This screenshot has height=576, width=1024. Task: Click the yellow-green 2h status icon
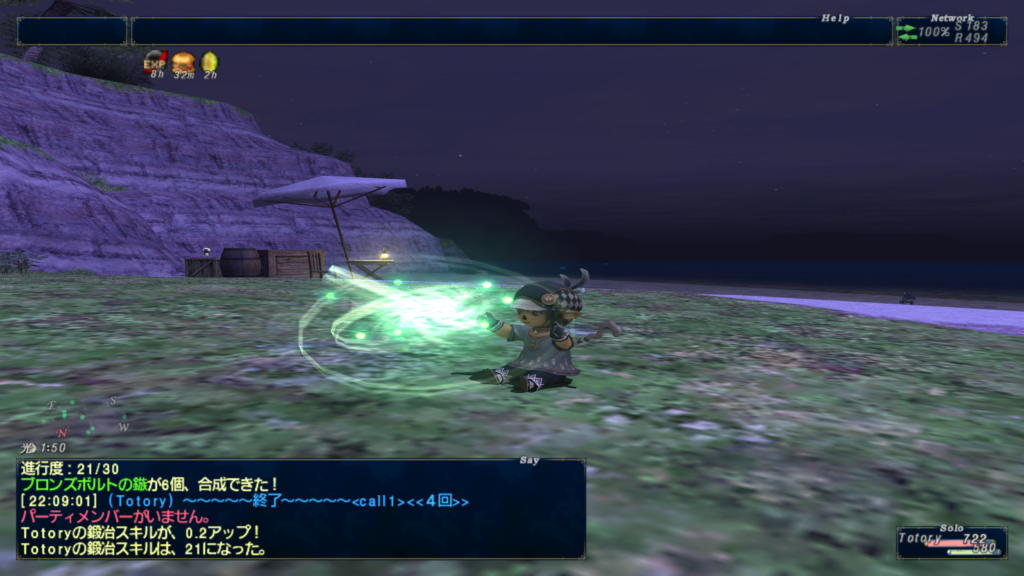pyautogui.click(x=210, y=63)
